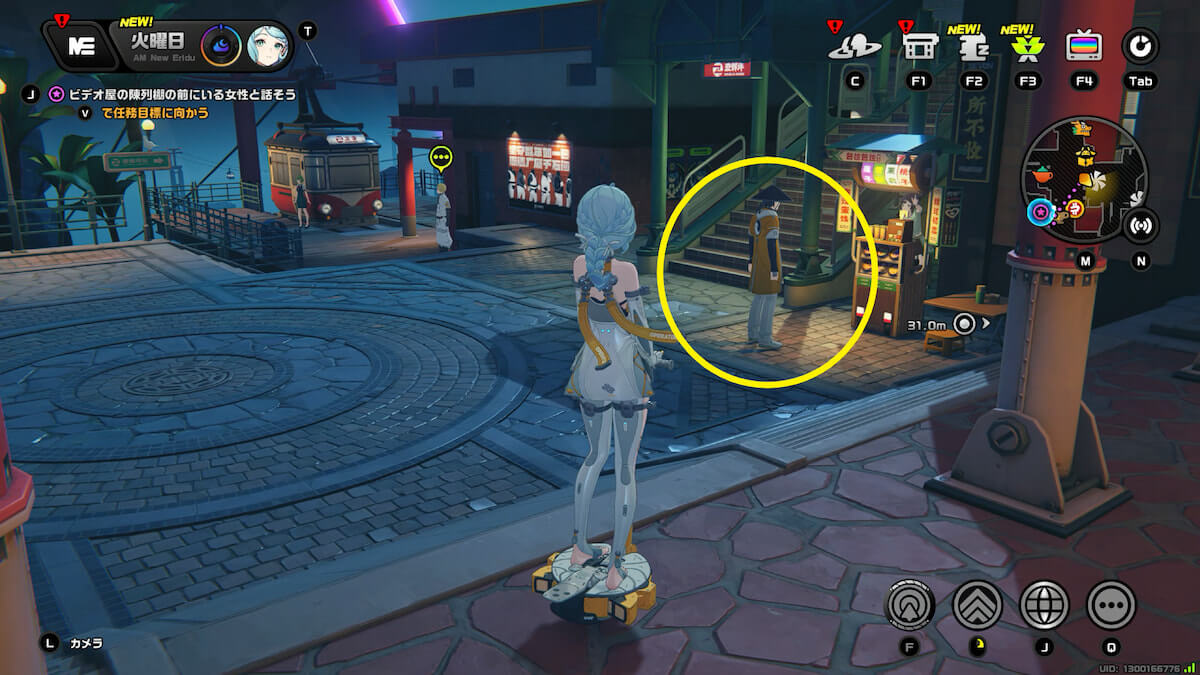Activate the concentric arcs button at the bottom
Viewport: 1200px width, 675px height.
click(x=910, y=604)
